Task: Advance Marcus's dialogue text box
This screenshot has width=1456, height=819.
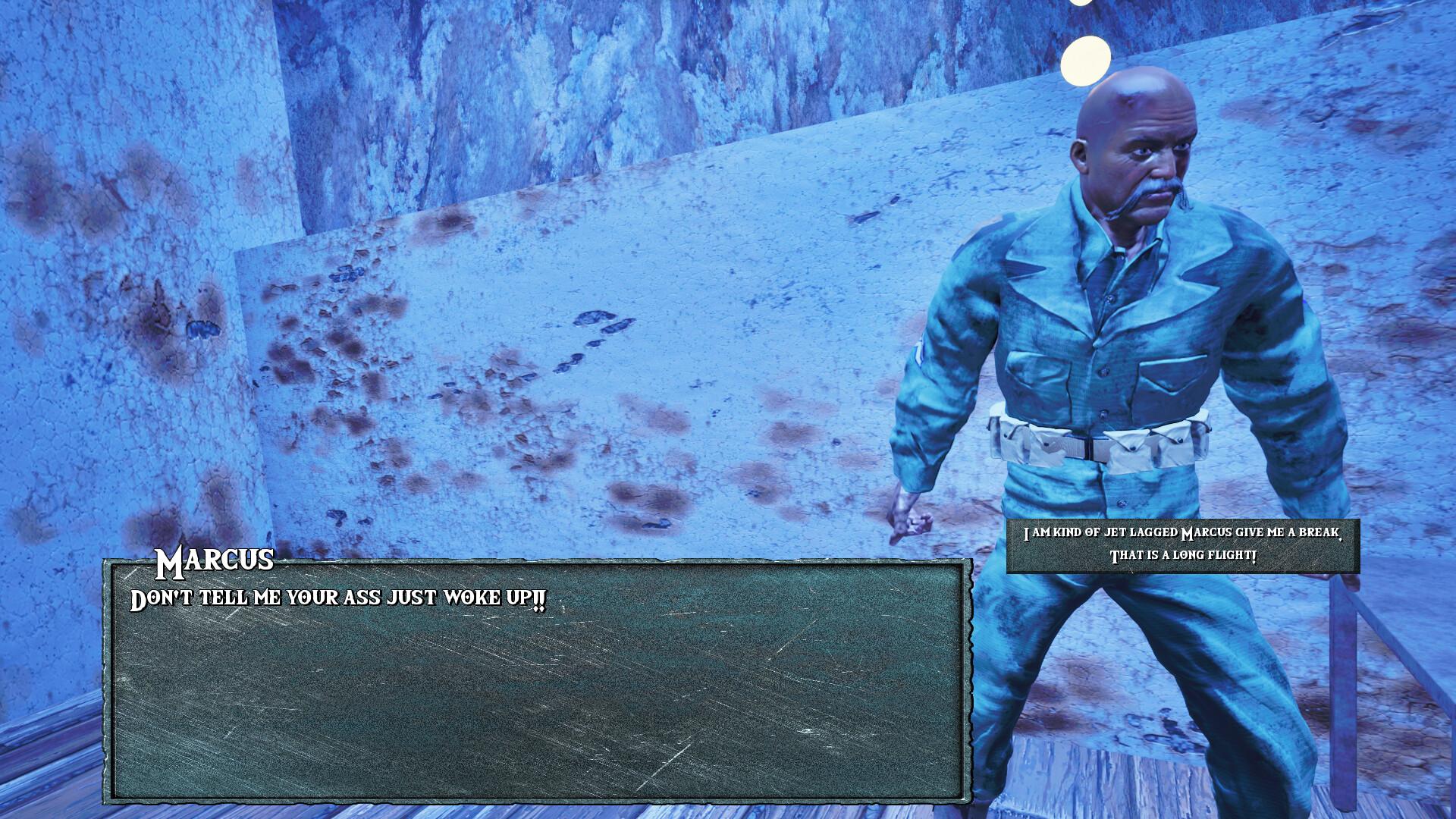Action: (537, 680)
